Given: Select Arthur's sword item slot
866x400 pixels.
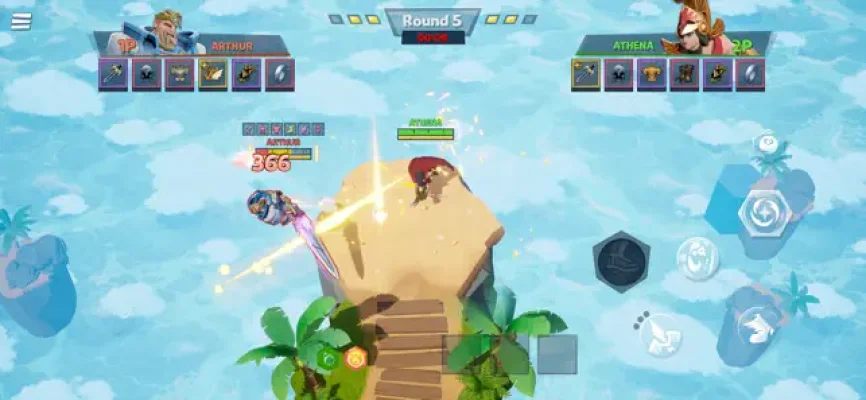Looking at the screenshot, I should coord(113,75).
